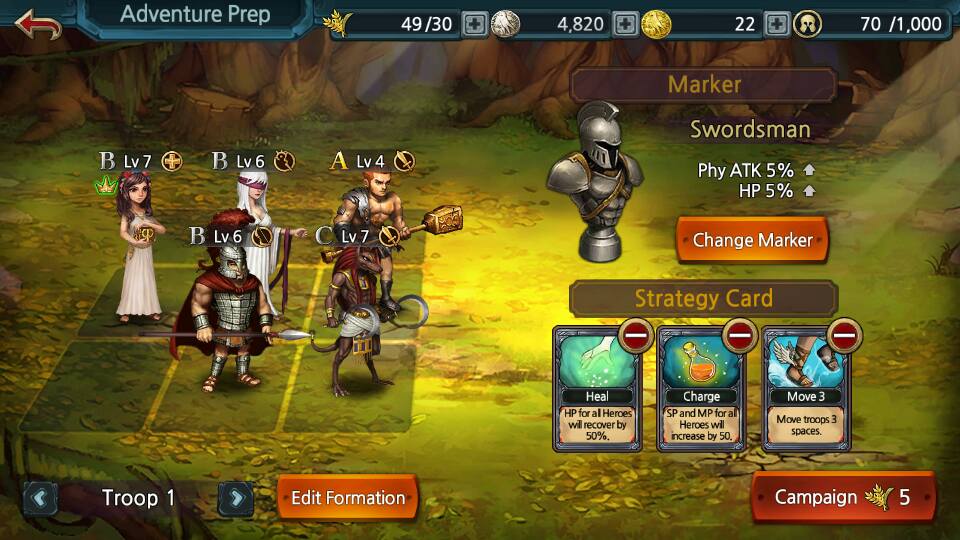Open Edit Formation
The height and width of the screenshot is (540, 960).
coord(347,497)
